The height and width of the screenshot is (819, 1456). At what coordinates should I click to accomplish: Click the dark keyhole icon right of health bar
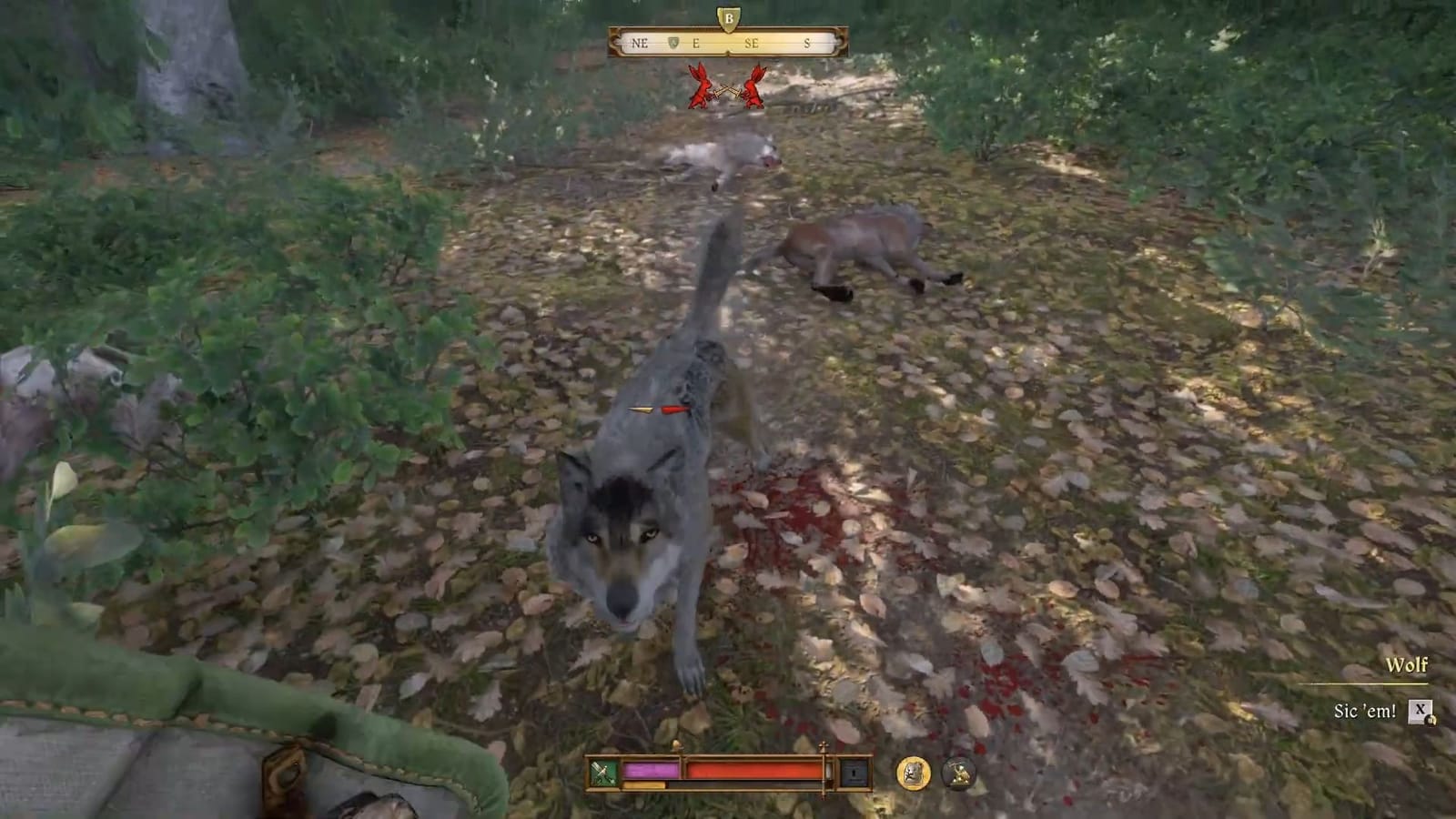click(854, 772)
